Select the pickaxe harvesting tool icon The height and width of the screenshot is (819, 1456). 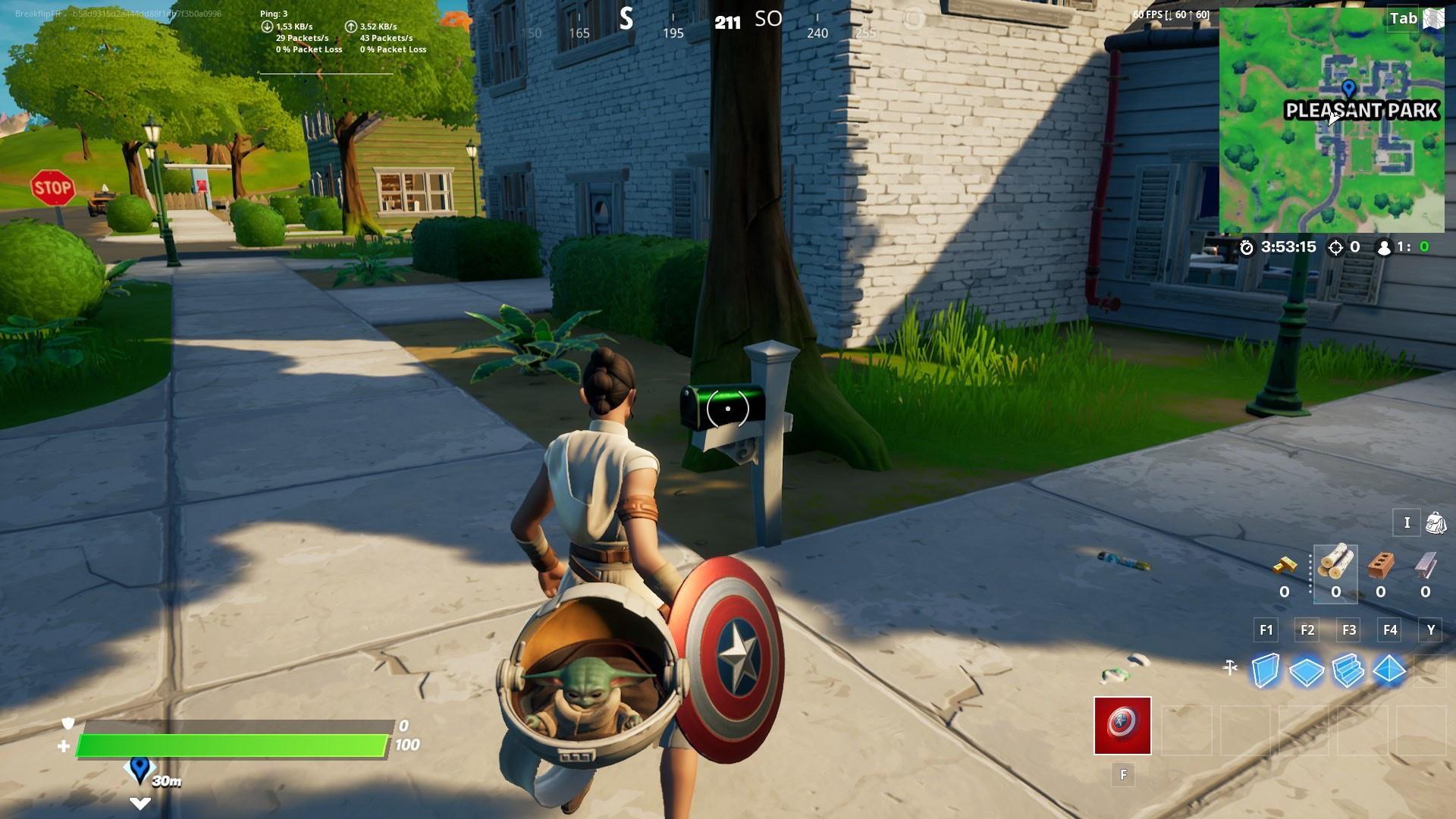coord(1230,667)
